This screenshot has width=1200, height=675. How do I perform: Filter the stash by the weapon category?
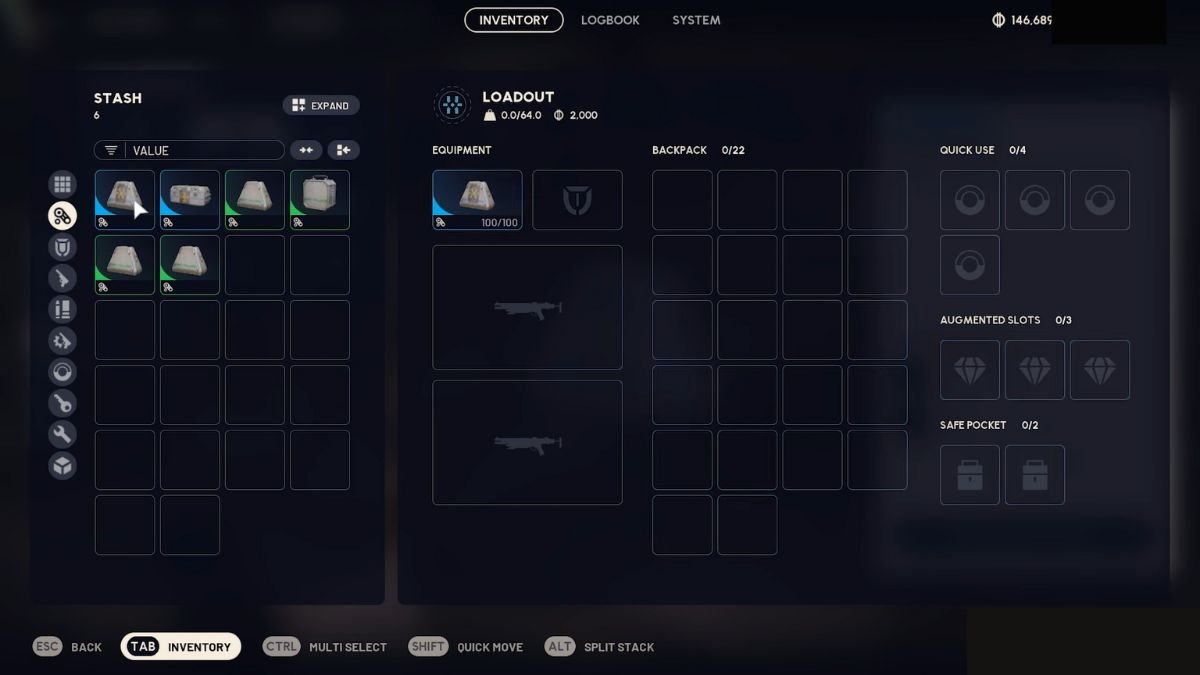pos(62,278)
